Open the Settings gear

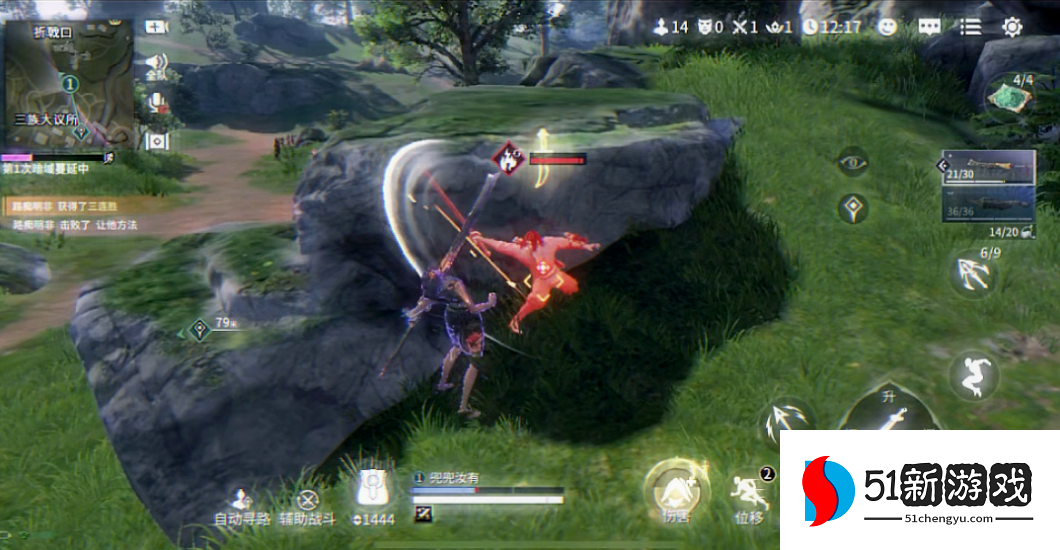point(1012,27)
